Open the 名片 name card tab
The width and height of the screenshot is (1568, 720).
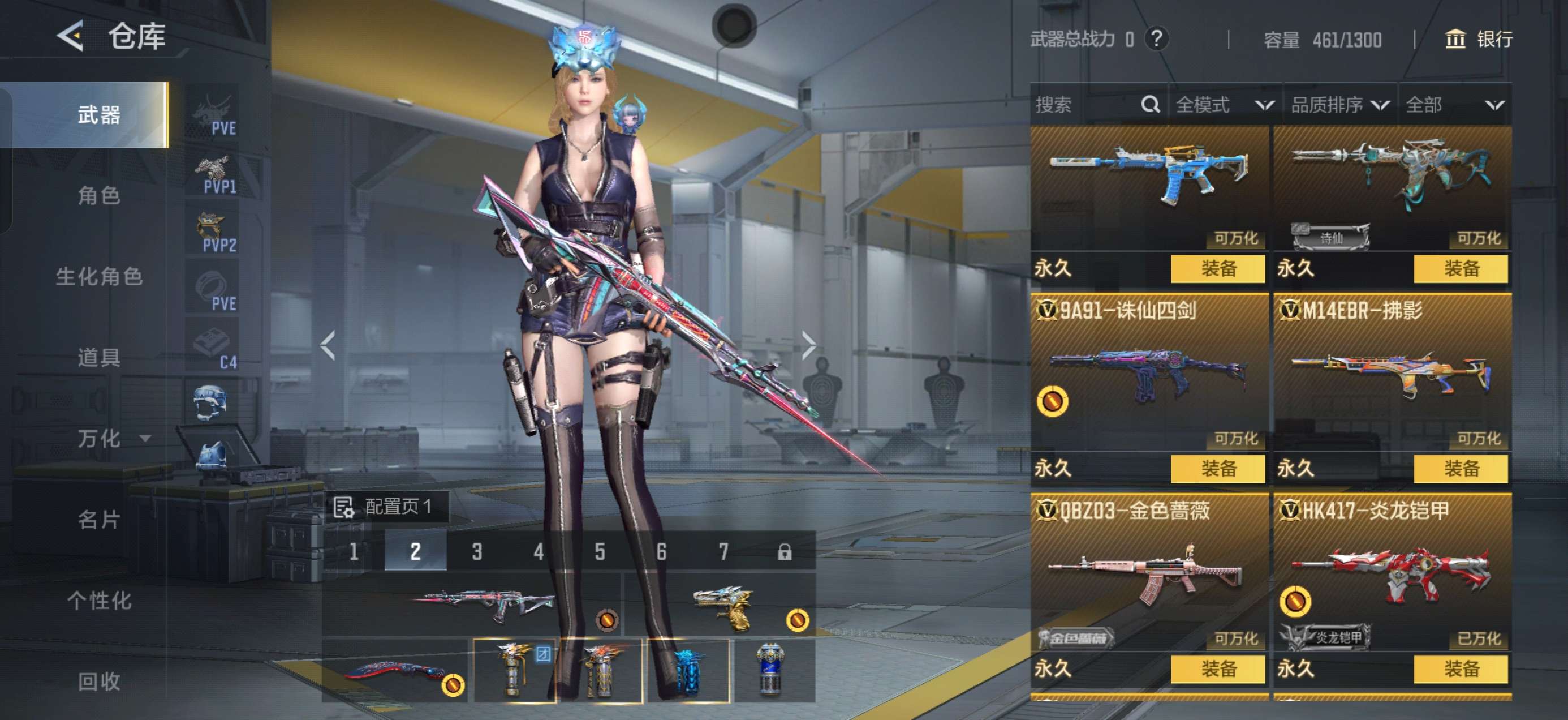tap(98, 520)
